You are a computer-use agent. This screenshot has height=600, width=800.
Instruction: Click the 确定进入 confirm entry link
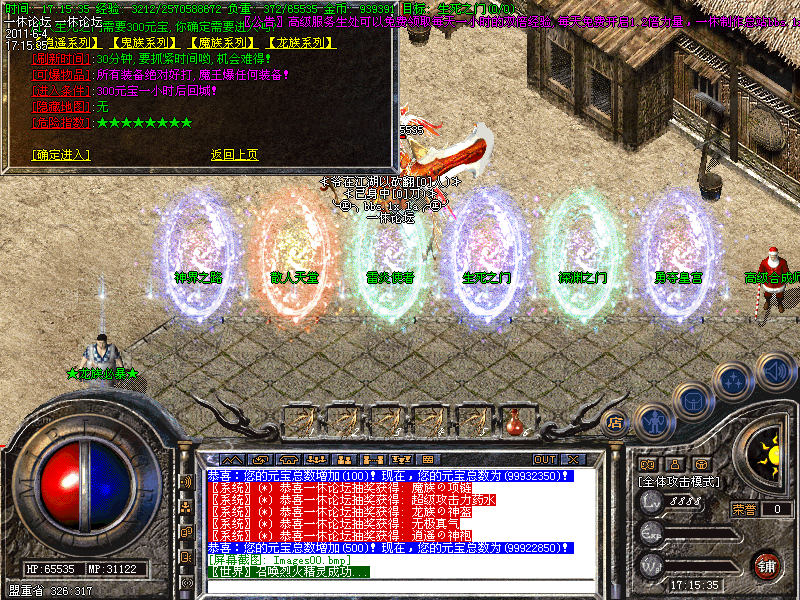click(x=61, y=155)
